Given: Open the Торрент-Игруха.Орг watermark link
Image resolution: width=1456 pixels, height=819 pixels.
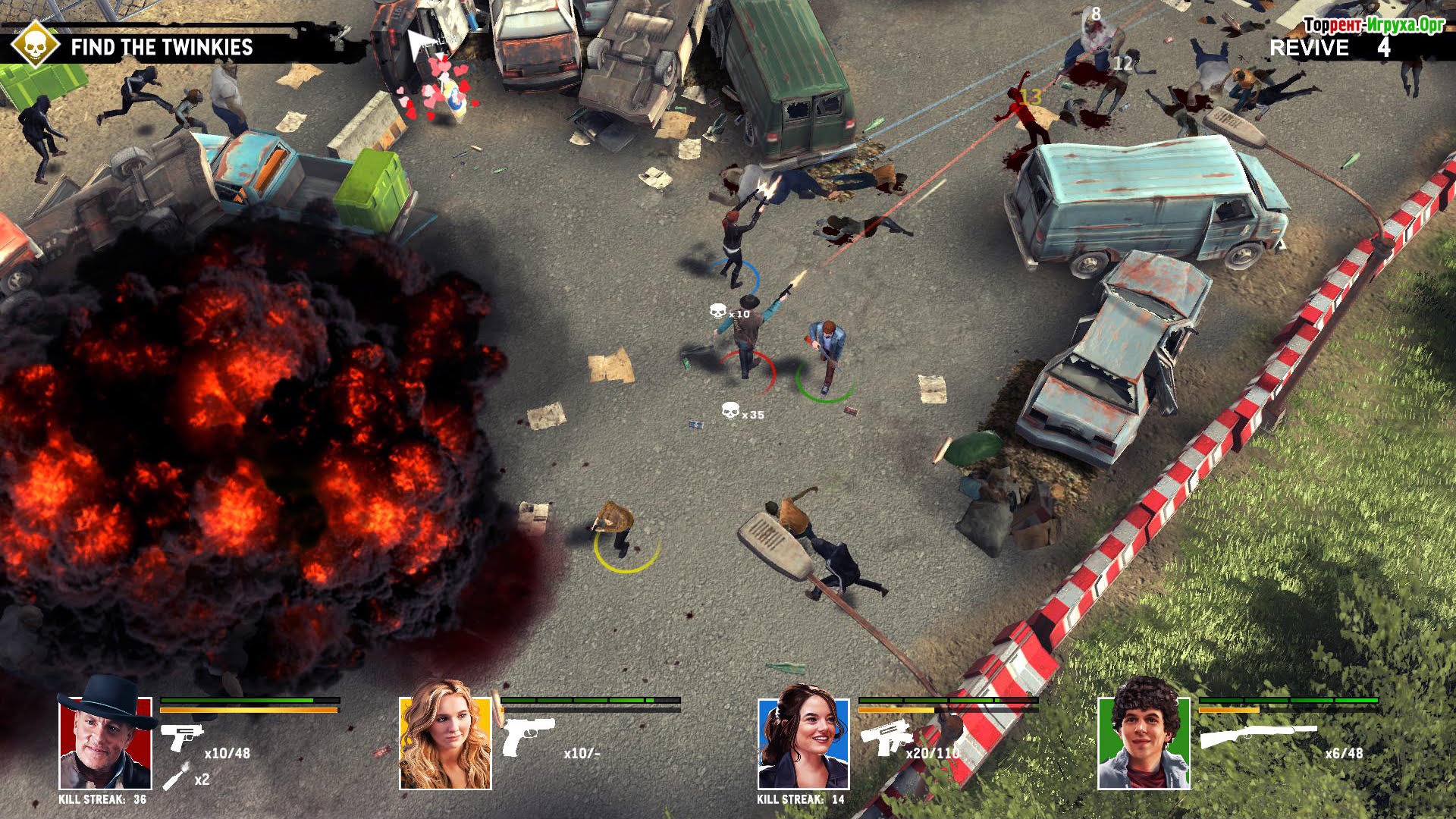Looking at the screenshot, I should pyautogui.click(x=1373, y=25).
